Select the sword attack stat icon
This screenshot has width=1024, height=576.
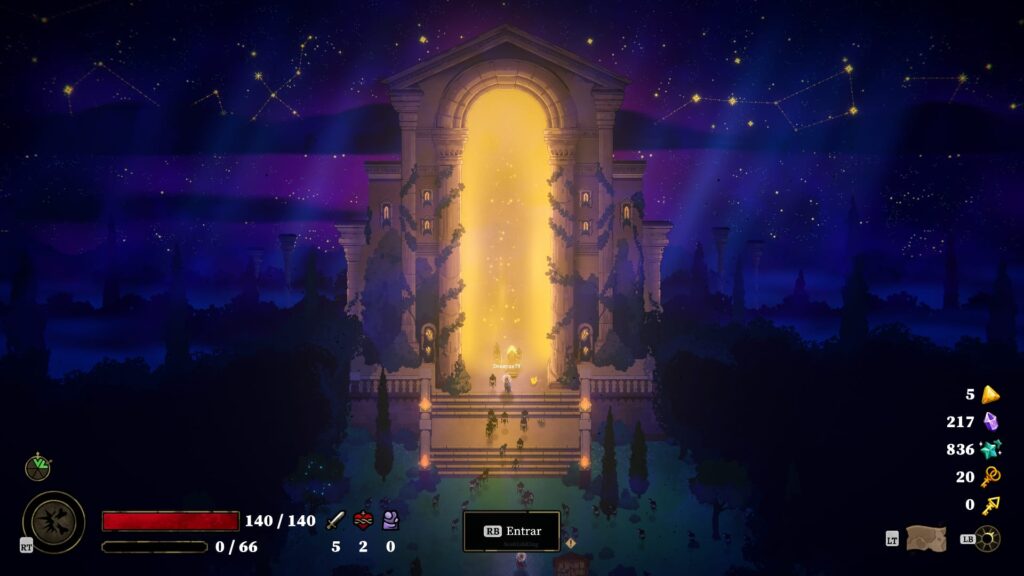tap(336, 520)
